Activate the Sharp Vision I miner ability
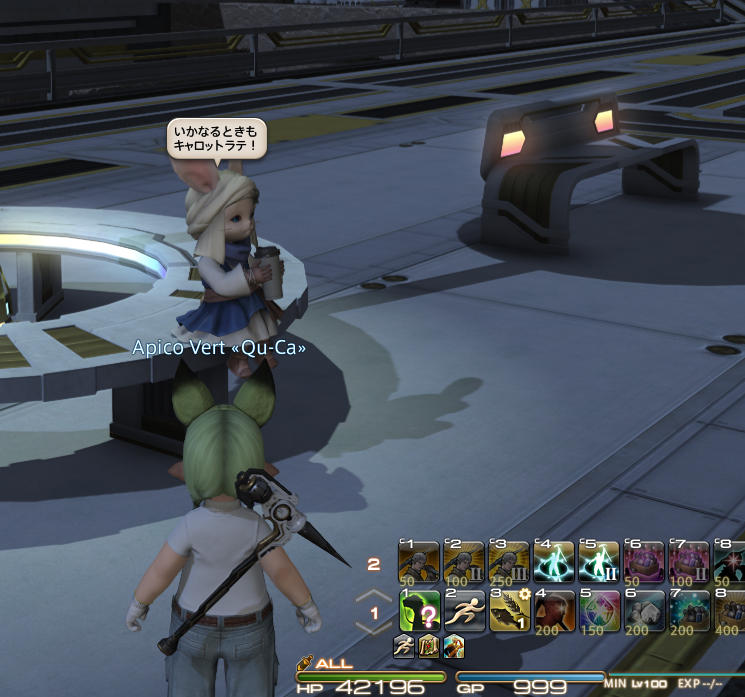Viewport: 745px width, 697px height. click(419, 563)
